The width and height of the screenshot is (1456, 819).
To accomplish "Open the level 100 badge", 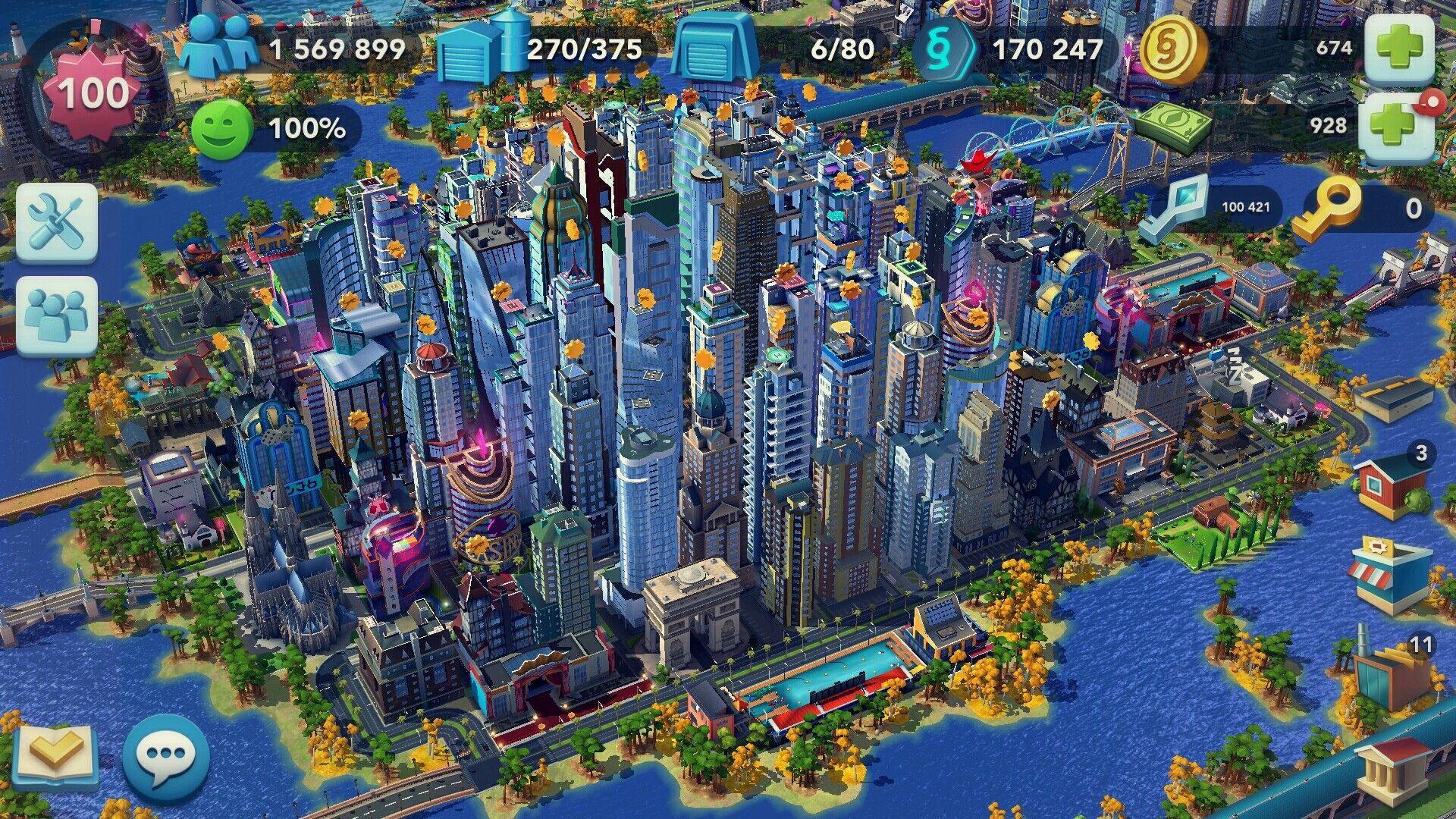I will pos(93,94).
